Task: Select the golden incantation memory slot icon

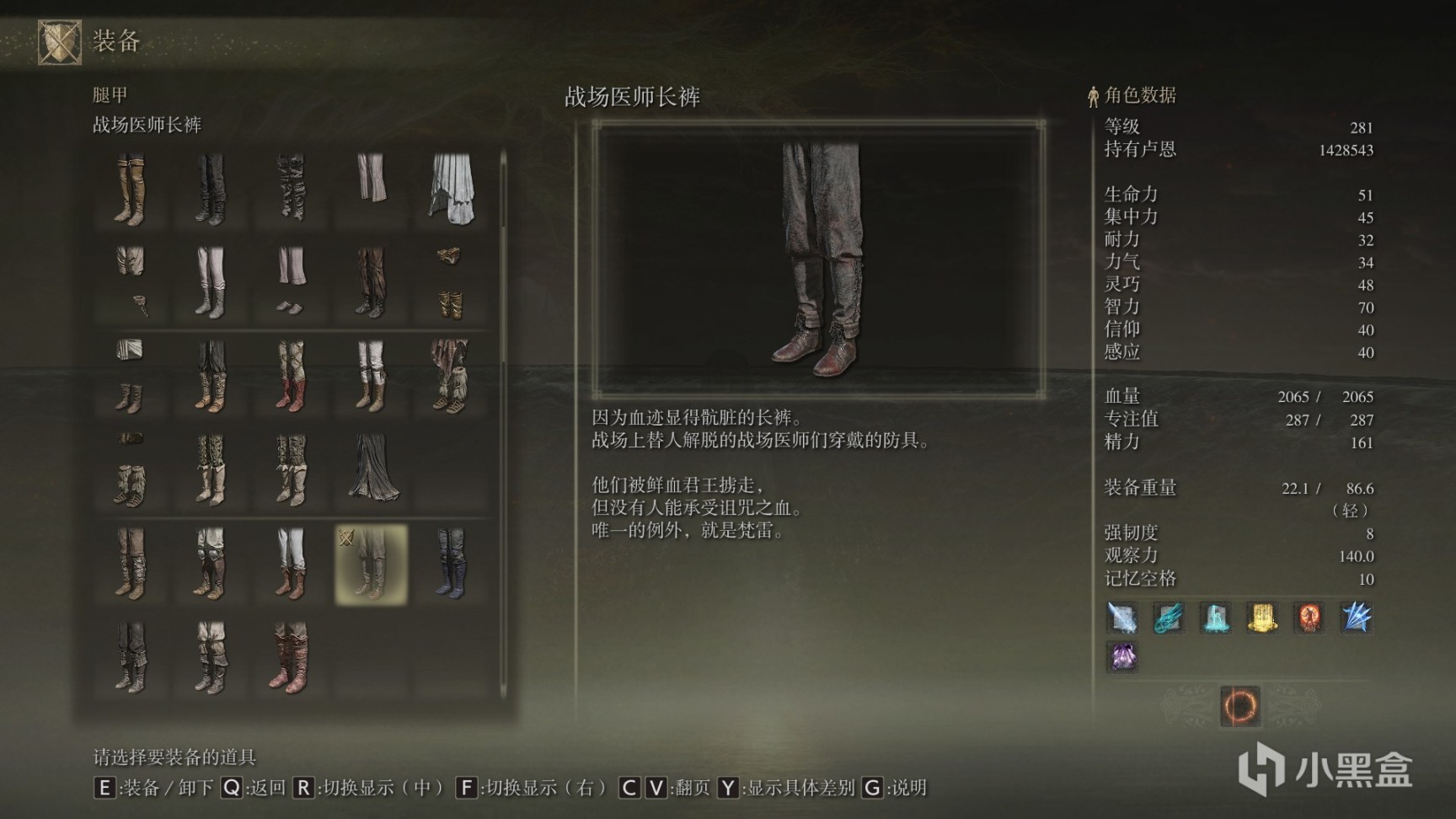Action: [1265, 618]
